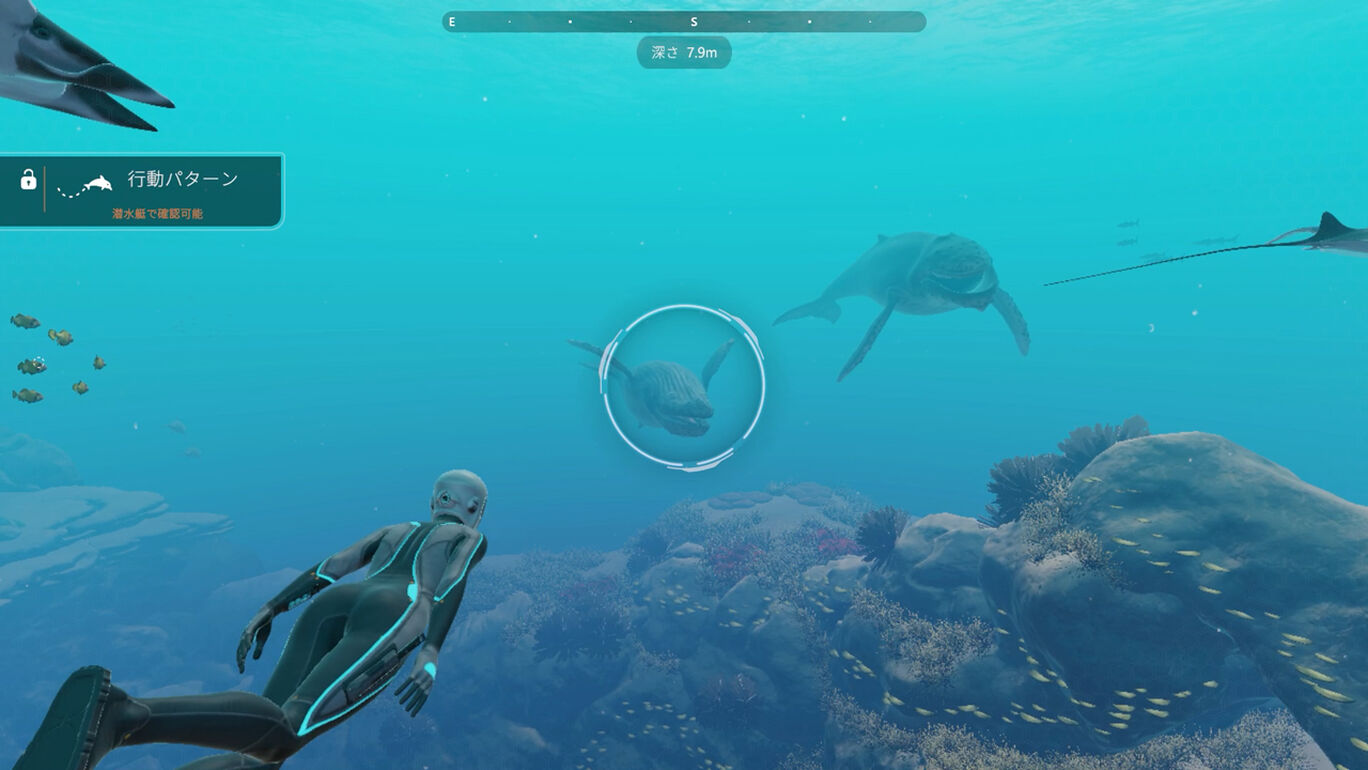The height and width of the screenshot is (770, 1368).
Task: Click the compass bar showing E and S
Action: [684, 21]
